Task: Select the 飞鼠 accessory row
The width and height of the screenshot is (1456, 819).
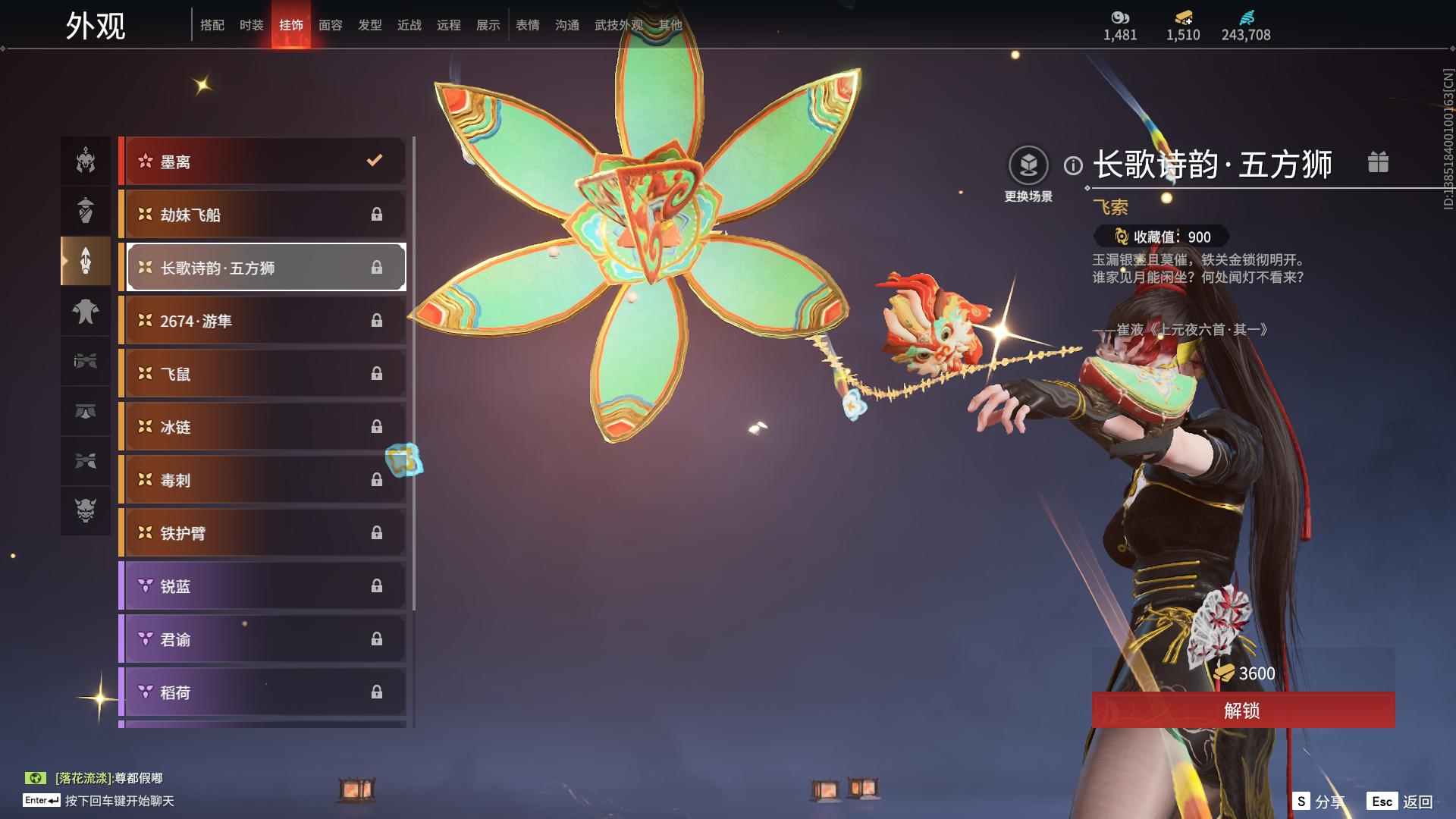Action: pos(263,374)
